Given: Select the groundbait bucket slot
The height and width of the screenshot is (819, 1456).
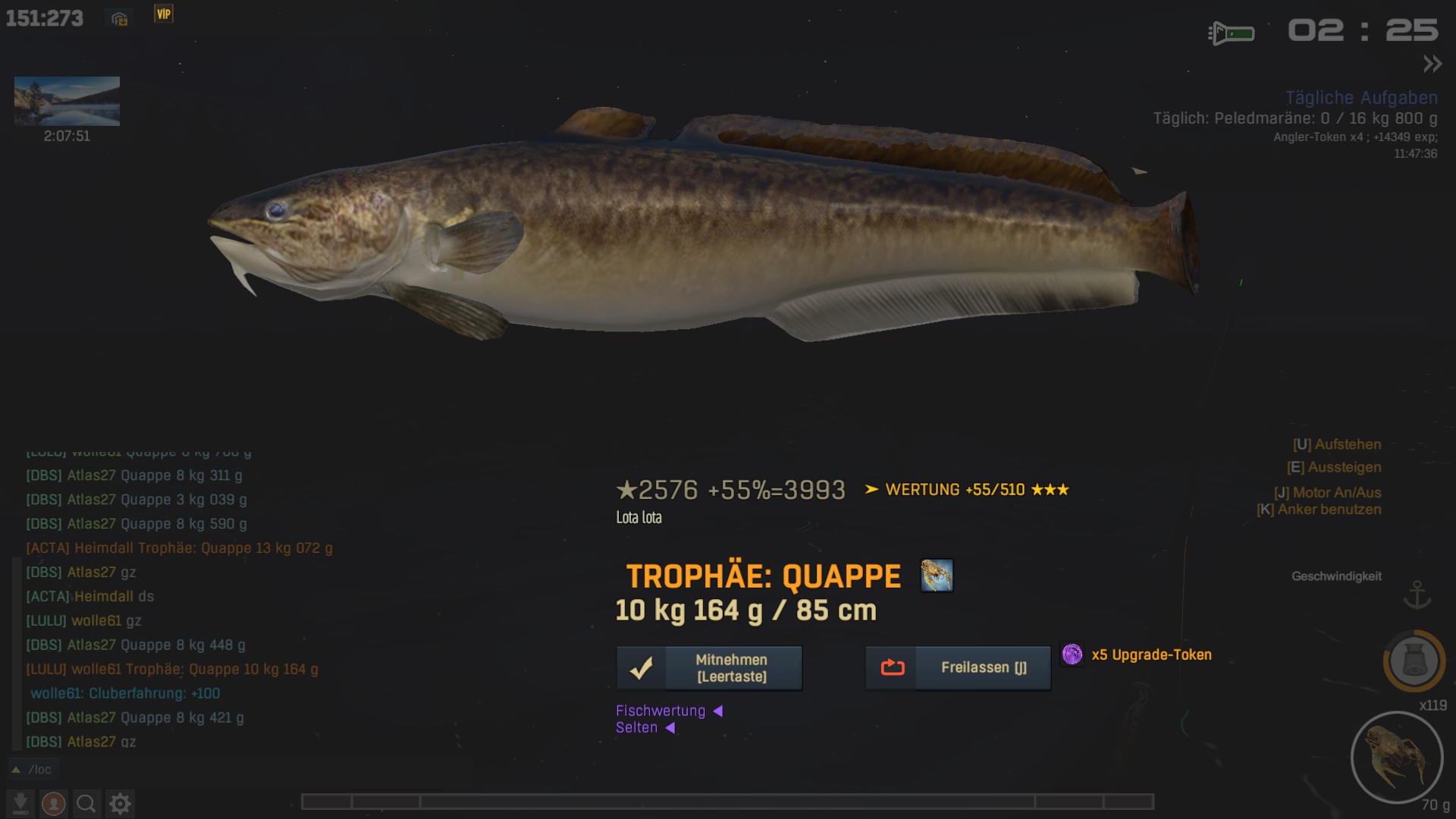Looking at the screenshot, I should (1414, 661).
